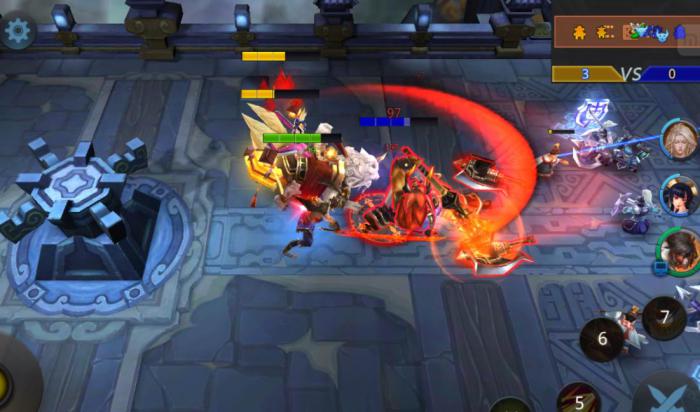700x412 pixels.
Task: Select the dark-haired hero teammate portrait
Action: 680,195
